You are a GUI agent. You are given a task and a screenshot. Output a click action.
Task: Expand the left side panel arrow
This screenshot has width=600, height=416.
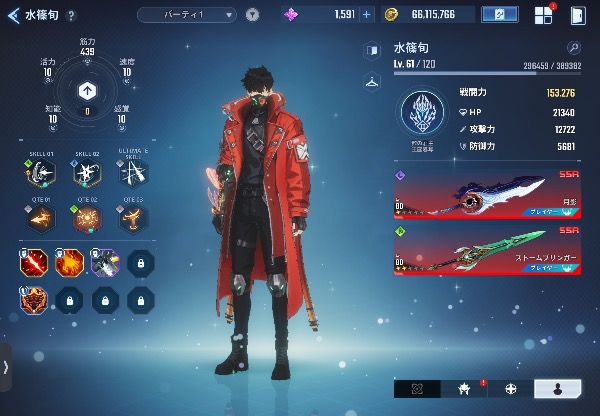(6, 367)
